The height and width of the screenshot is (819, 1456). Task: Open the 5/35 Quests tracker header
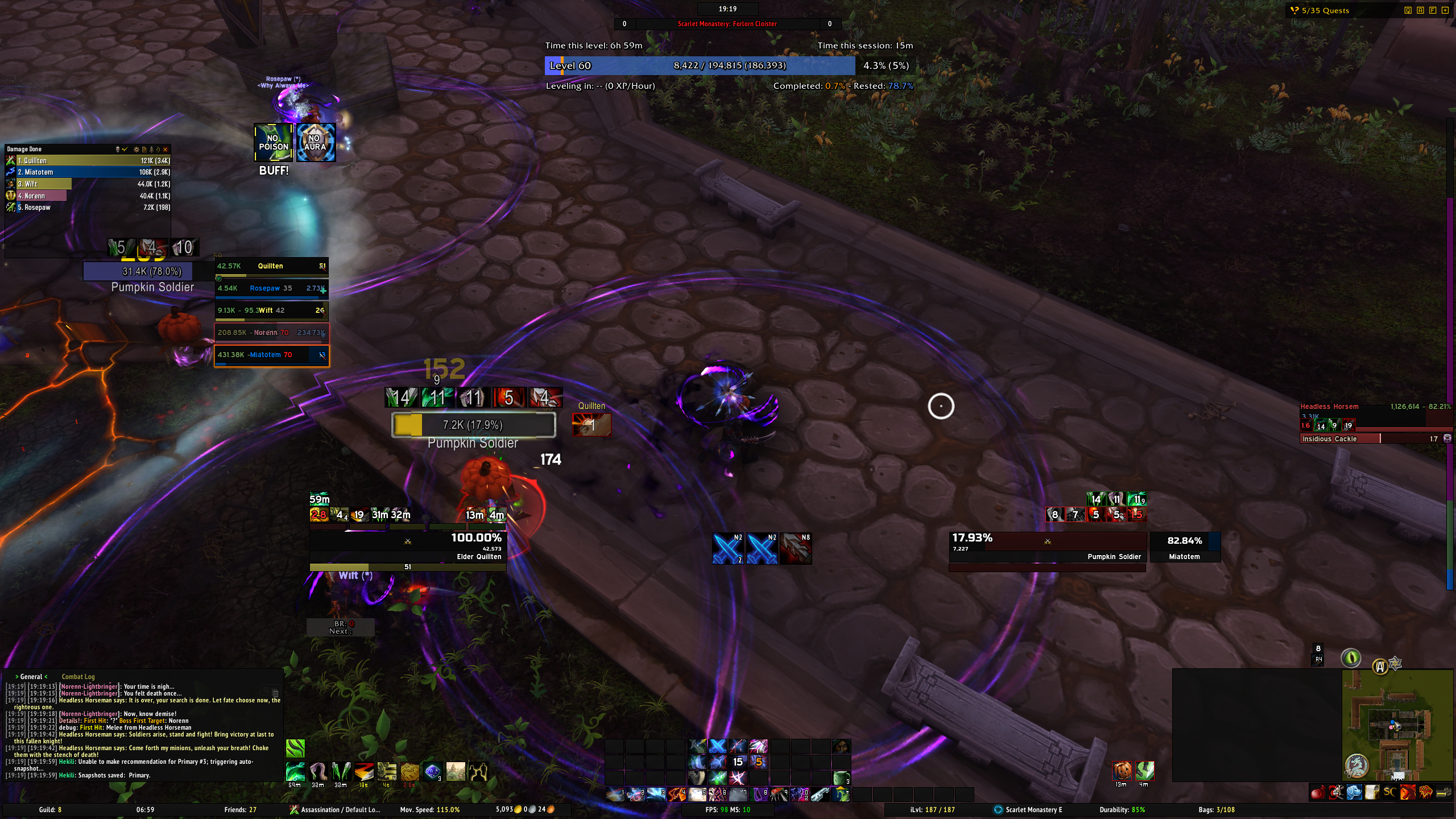pyautogui.click(x=1325, y=10)
